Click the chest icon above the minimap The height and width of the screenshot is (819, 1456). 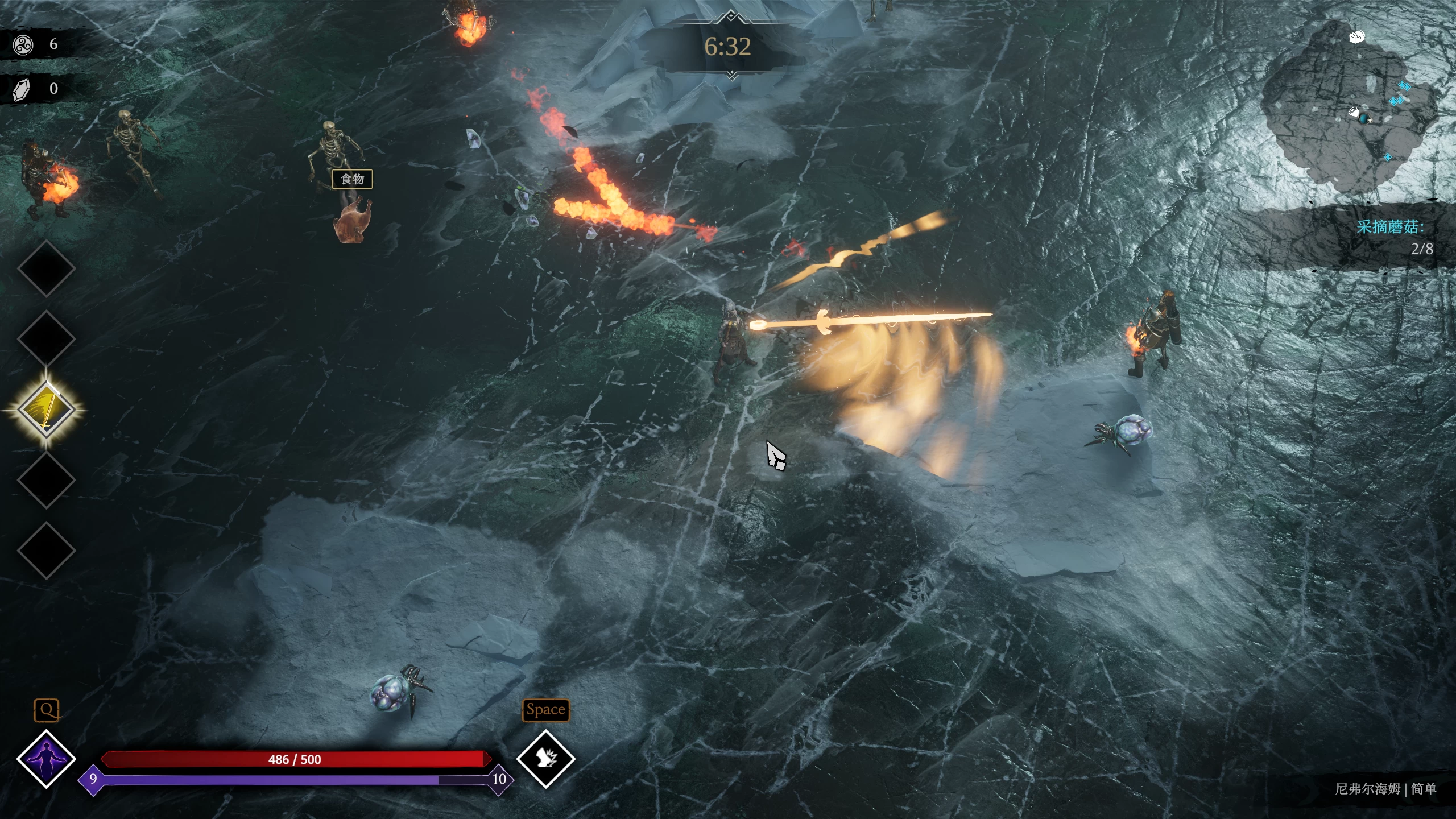point(1358,35)
